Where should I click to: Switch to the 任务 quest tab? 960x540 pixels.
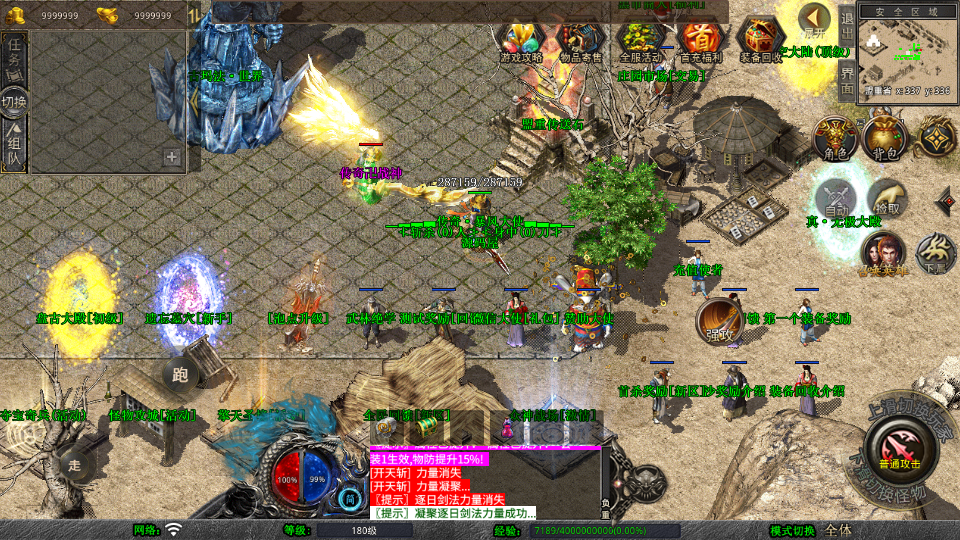point(14,57)
